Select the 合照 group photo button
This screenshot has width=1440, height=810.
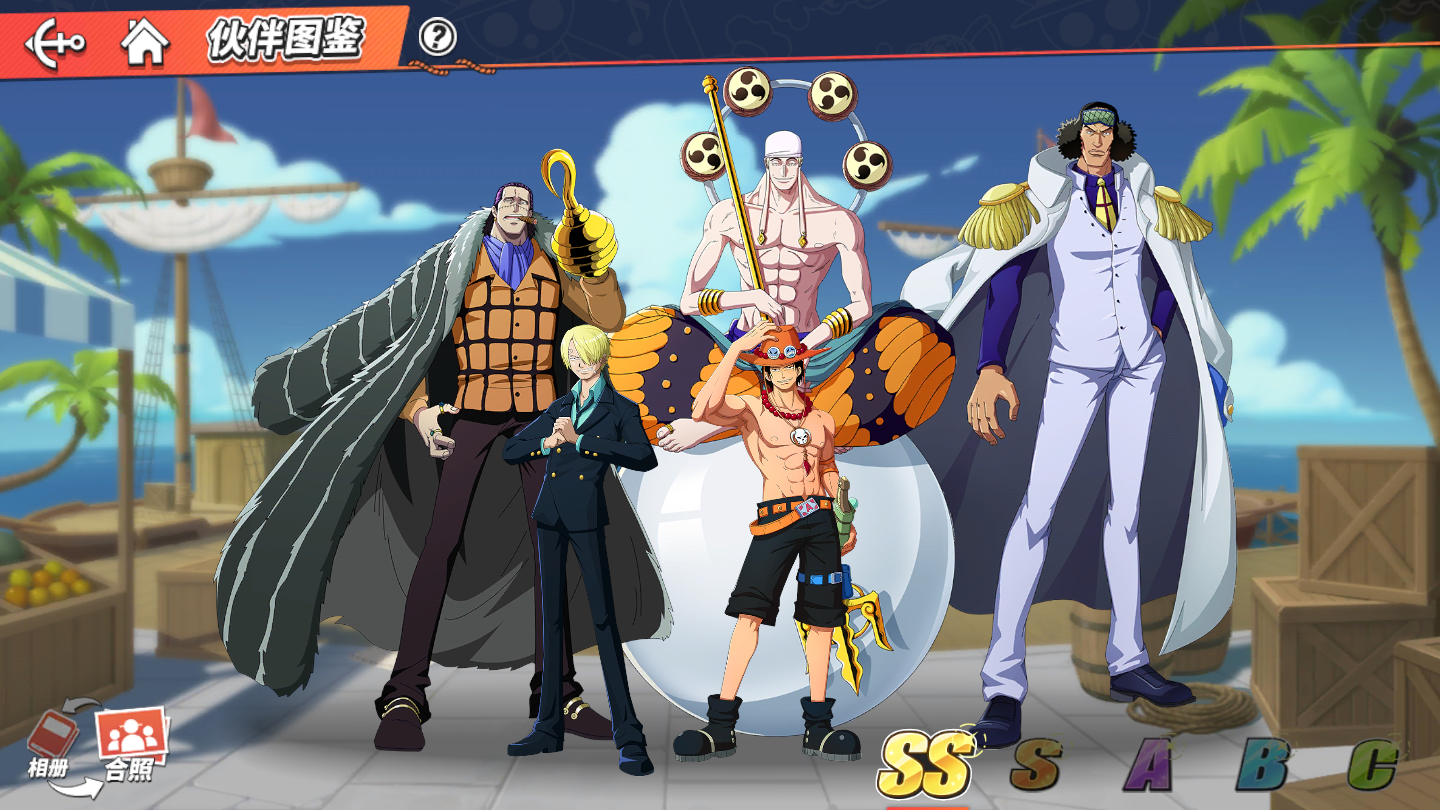pos(131,745)
